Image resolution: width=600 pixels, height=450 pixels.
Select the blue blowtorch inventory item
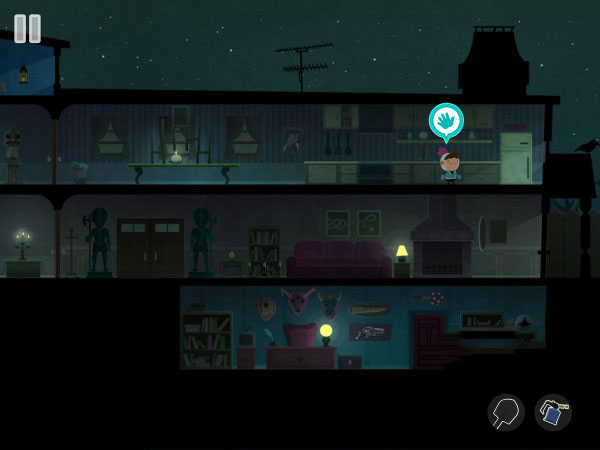pos(552,412)
